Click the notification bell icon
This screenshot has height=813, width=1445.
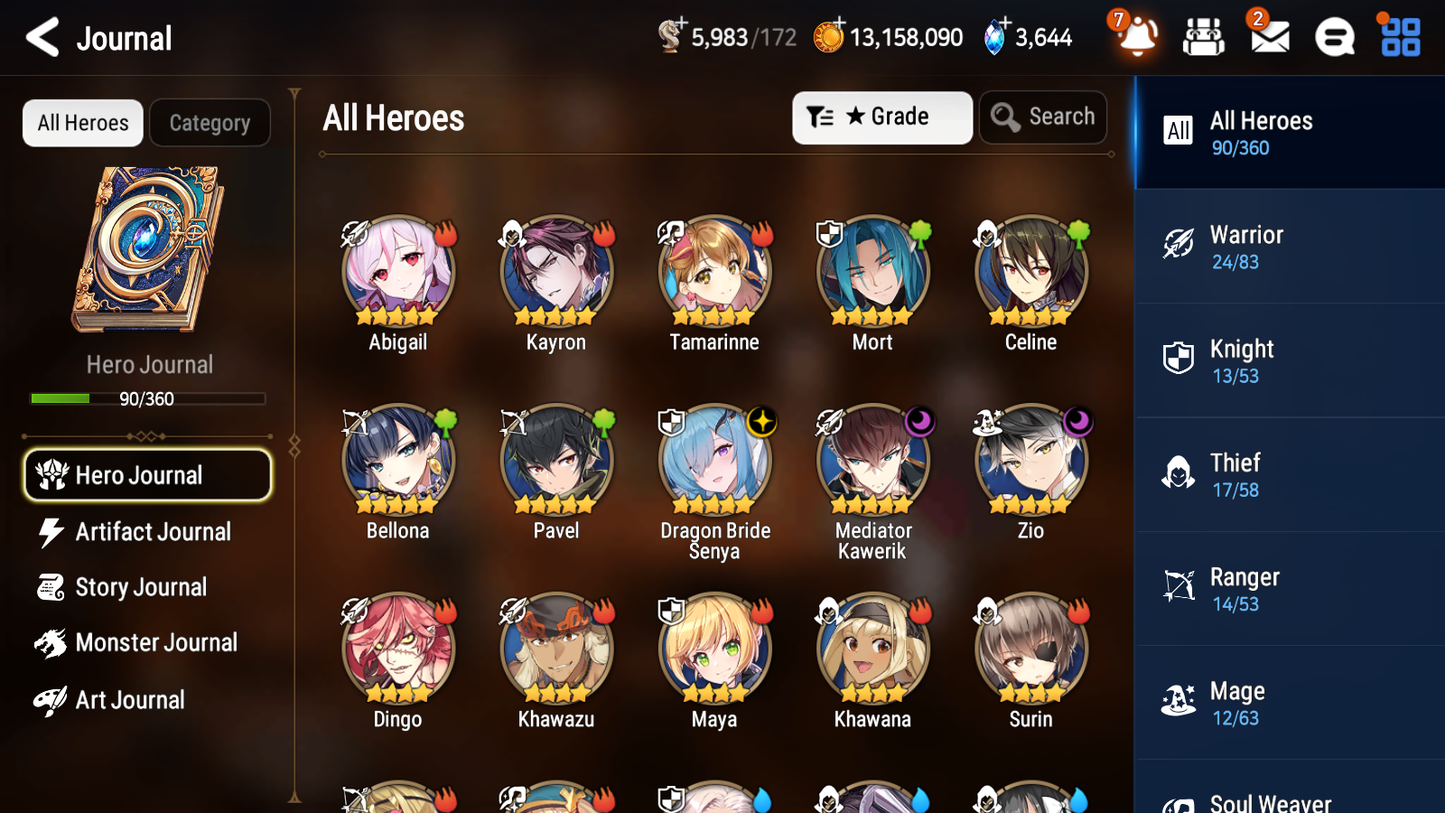1136,36
